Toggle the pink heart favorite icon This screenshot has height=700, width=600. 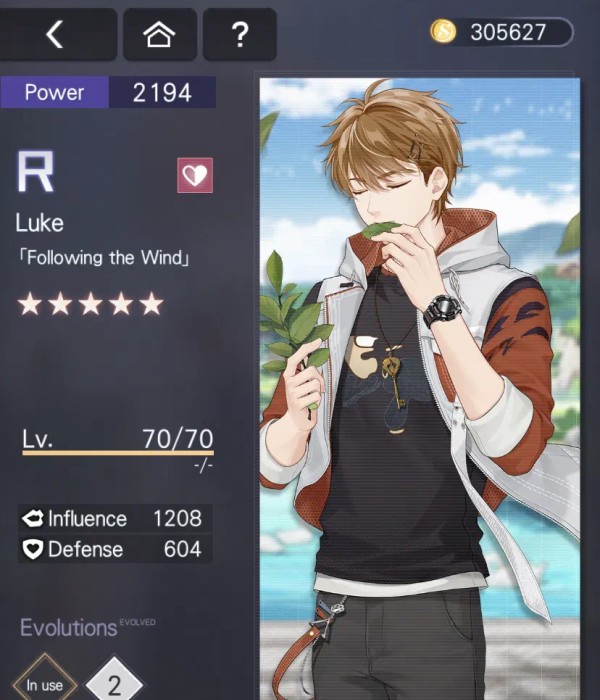[195, 175]
